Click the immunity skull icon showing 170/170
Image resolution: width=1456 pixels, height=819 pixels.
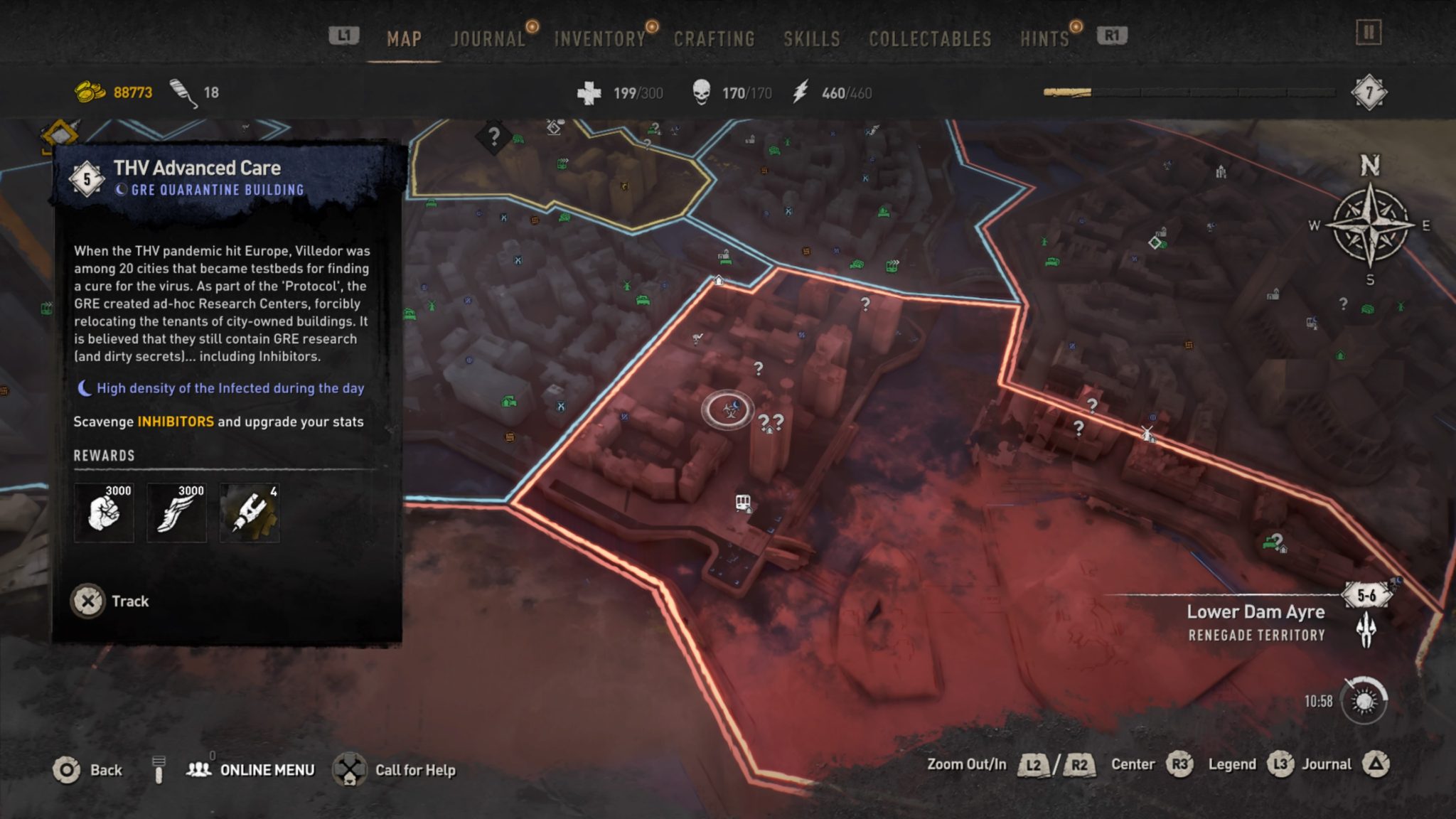tap(703, 91)
